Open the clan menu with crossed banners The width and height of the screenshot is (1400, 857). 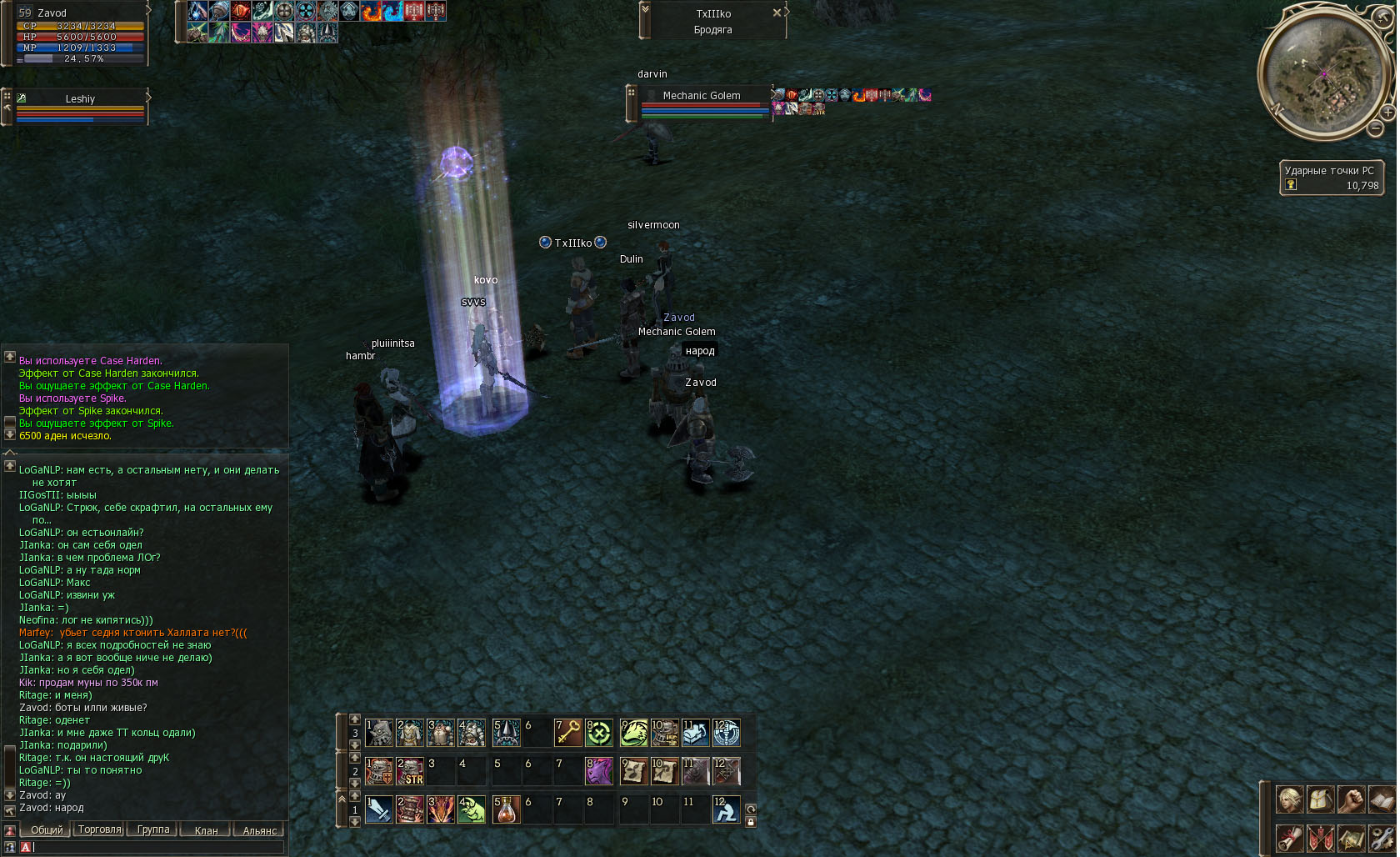(x=1320, y=837)
